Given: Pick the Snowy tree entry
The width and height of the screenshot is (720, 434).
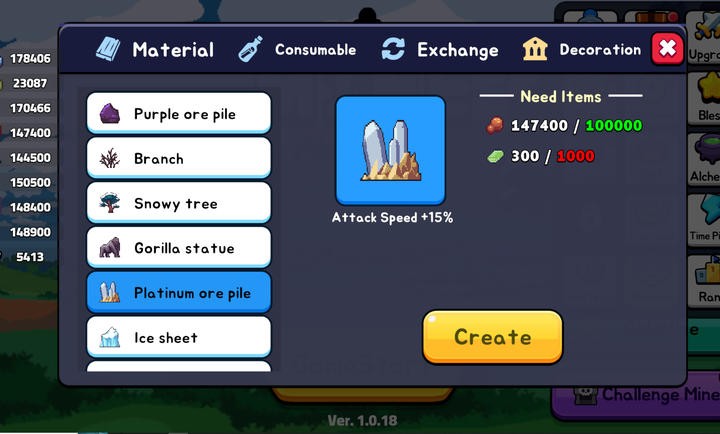Looking at the screenshot, I should 179,203.
